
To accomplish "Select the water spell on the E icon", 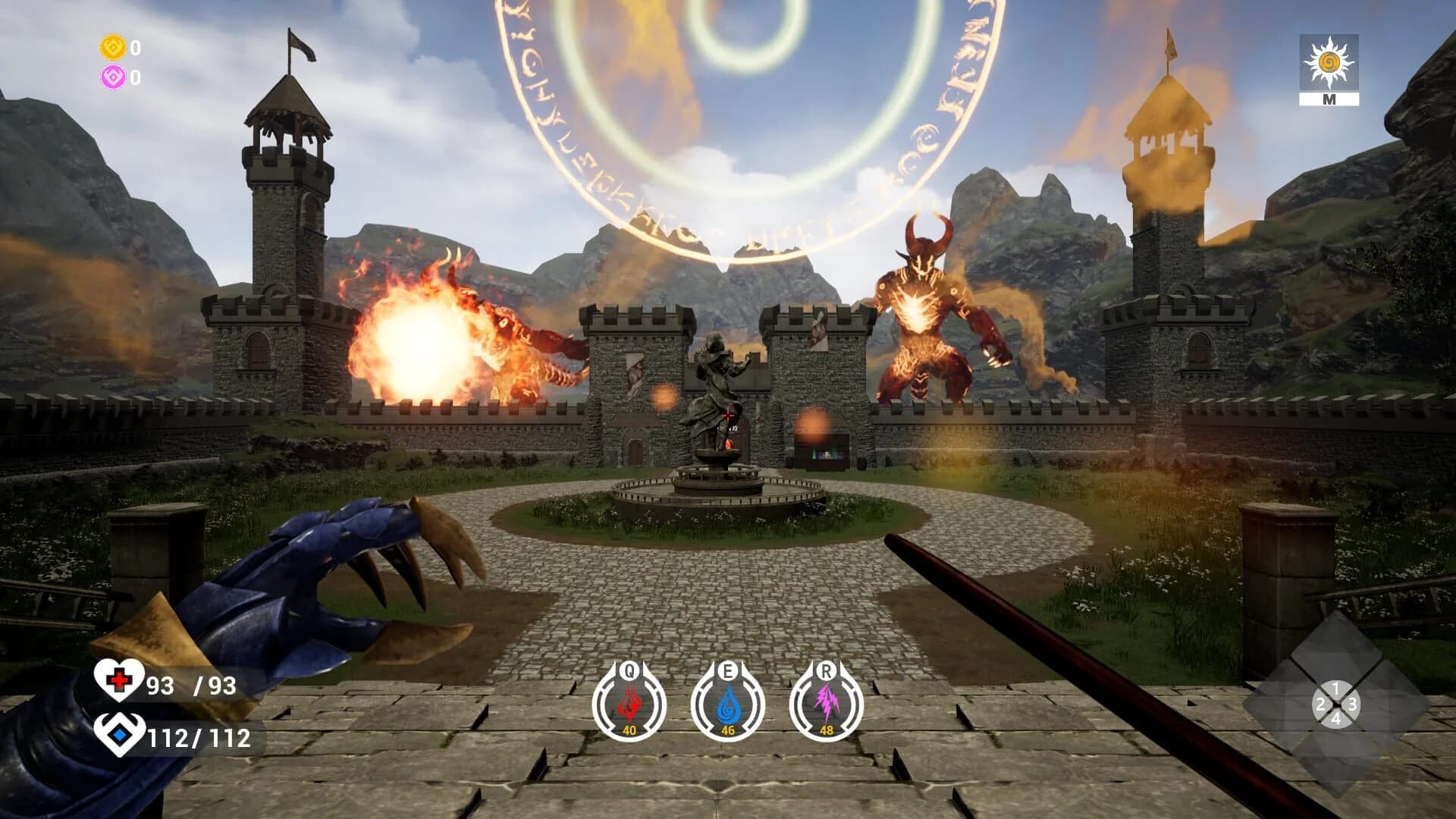I will coord(728,704).
